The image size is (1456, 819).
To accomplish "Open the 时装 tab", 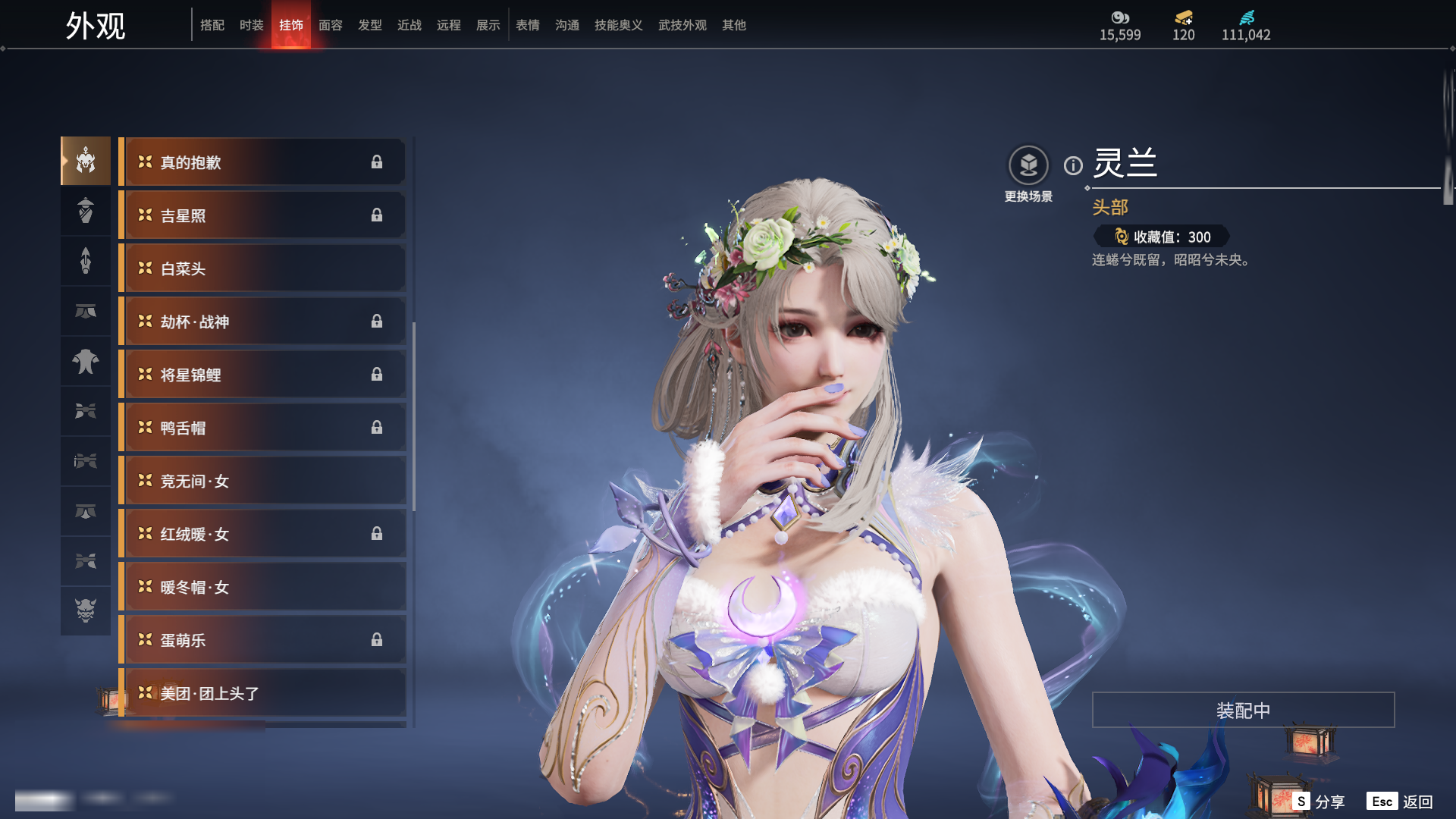I will click(x=252, y=25).
